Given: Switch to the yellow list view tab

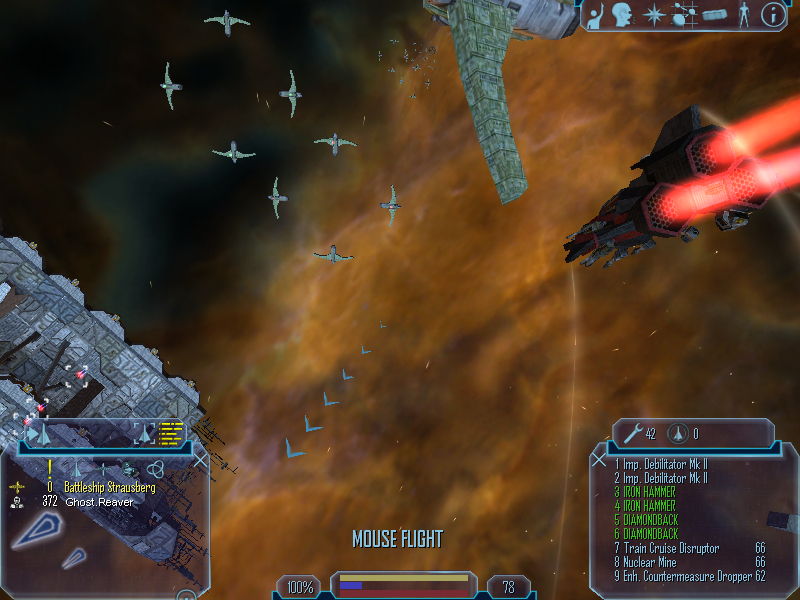Looking at the screenshot, I should pos(172,433).
